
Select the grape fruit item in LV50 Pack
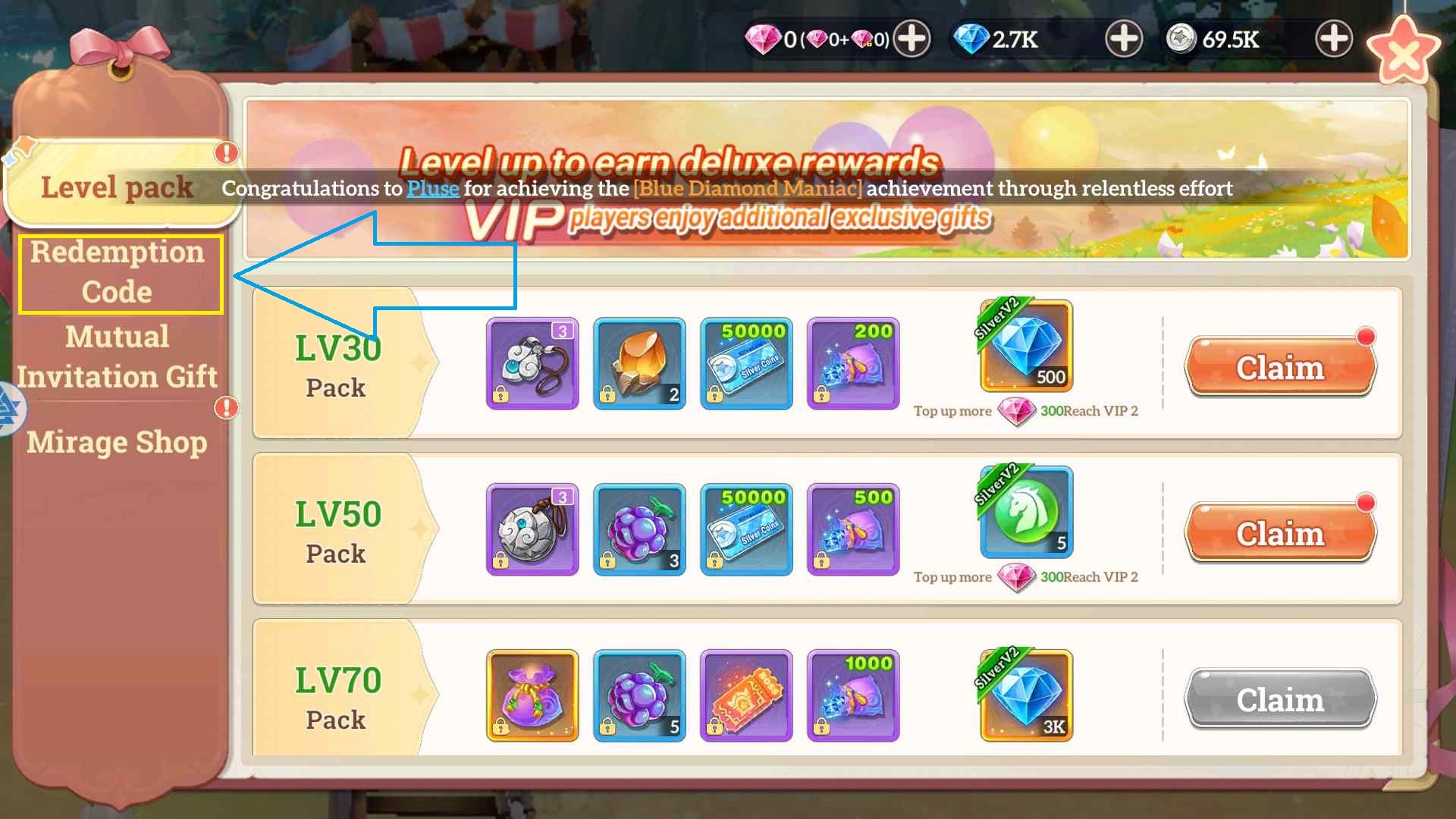point(639,530)
